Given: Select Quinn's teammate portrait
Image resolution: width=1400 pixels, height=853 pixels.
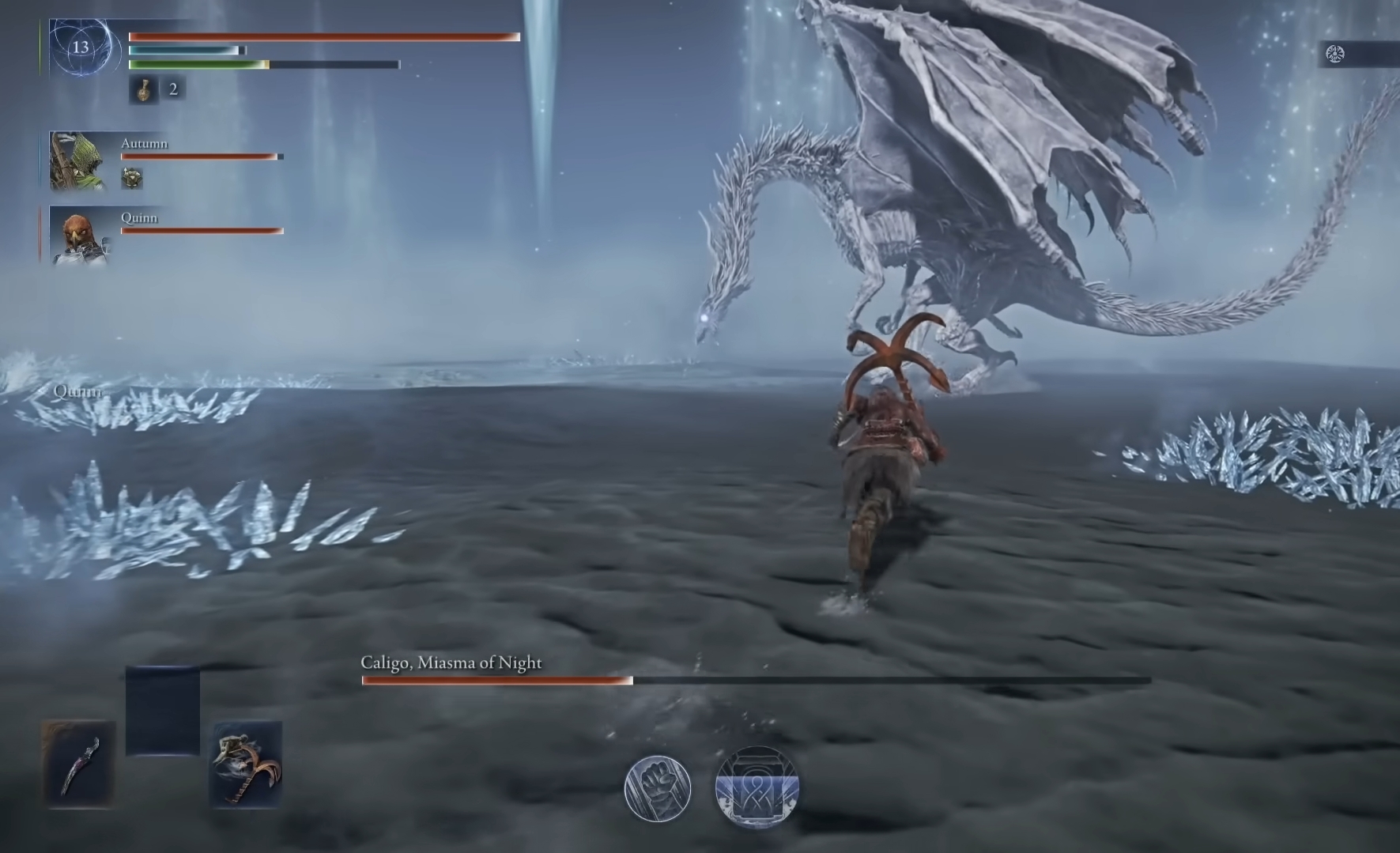Looking at the screenshot, I should click(77, 236).
